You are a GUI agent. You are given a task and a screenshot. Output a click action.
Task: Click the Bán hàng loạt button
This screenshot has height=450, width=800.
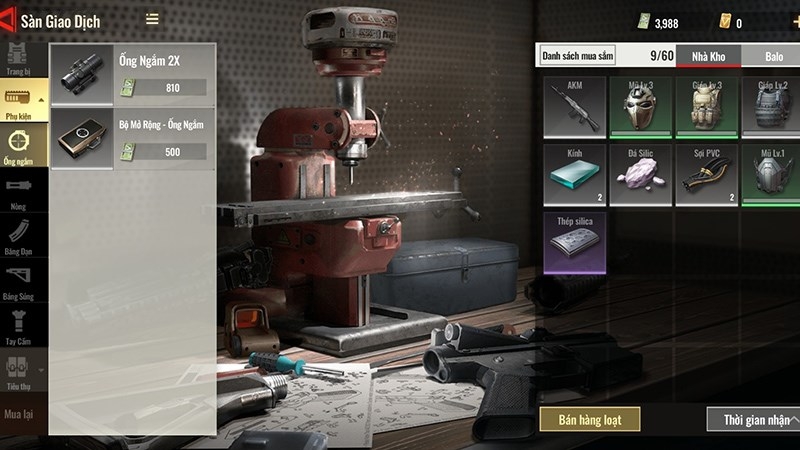[590, 419]
